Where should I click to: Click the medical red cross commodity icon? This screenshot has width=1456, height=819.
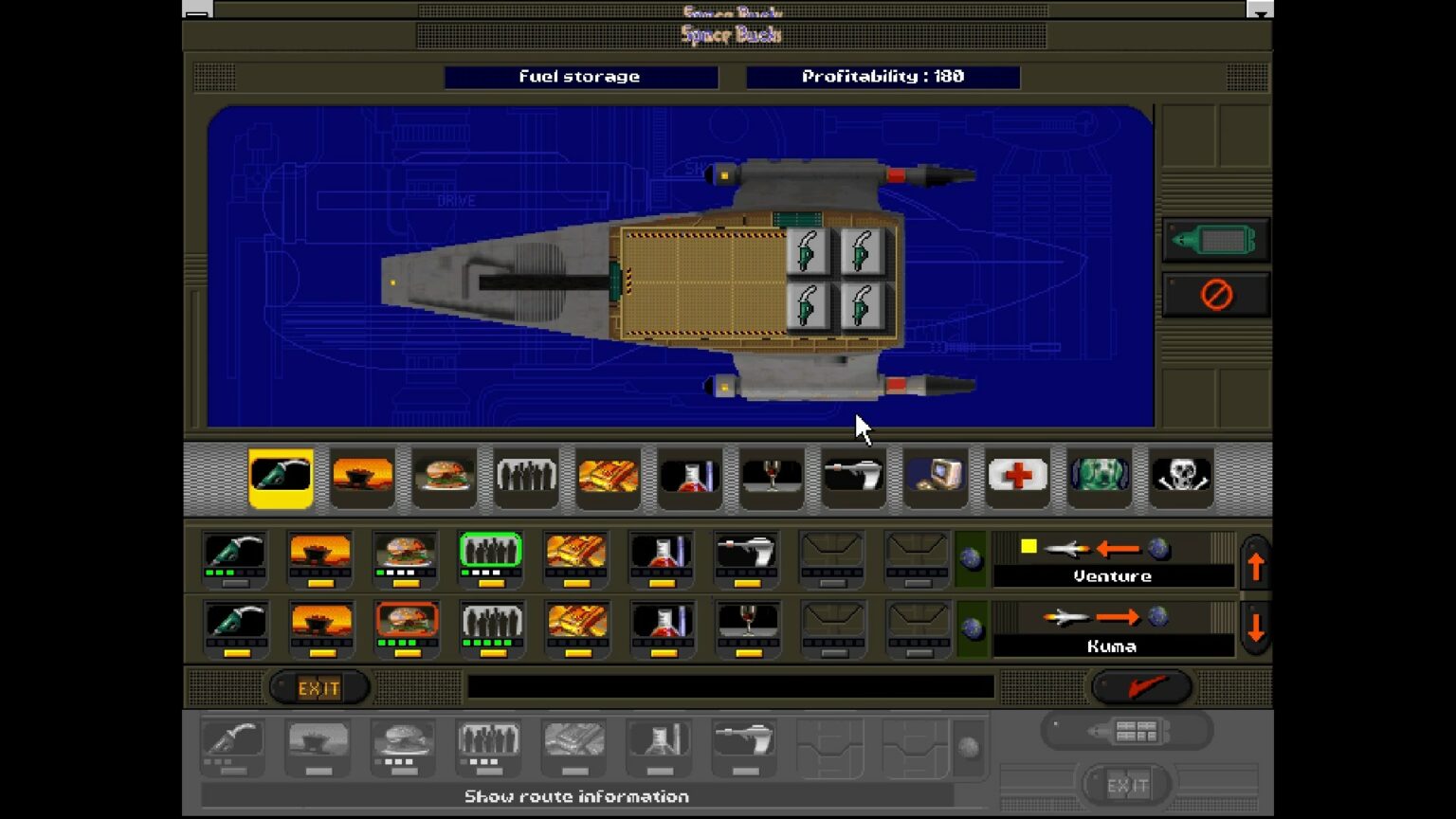click(x=1016, y=479)
